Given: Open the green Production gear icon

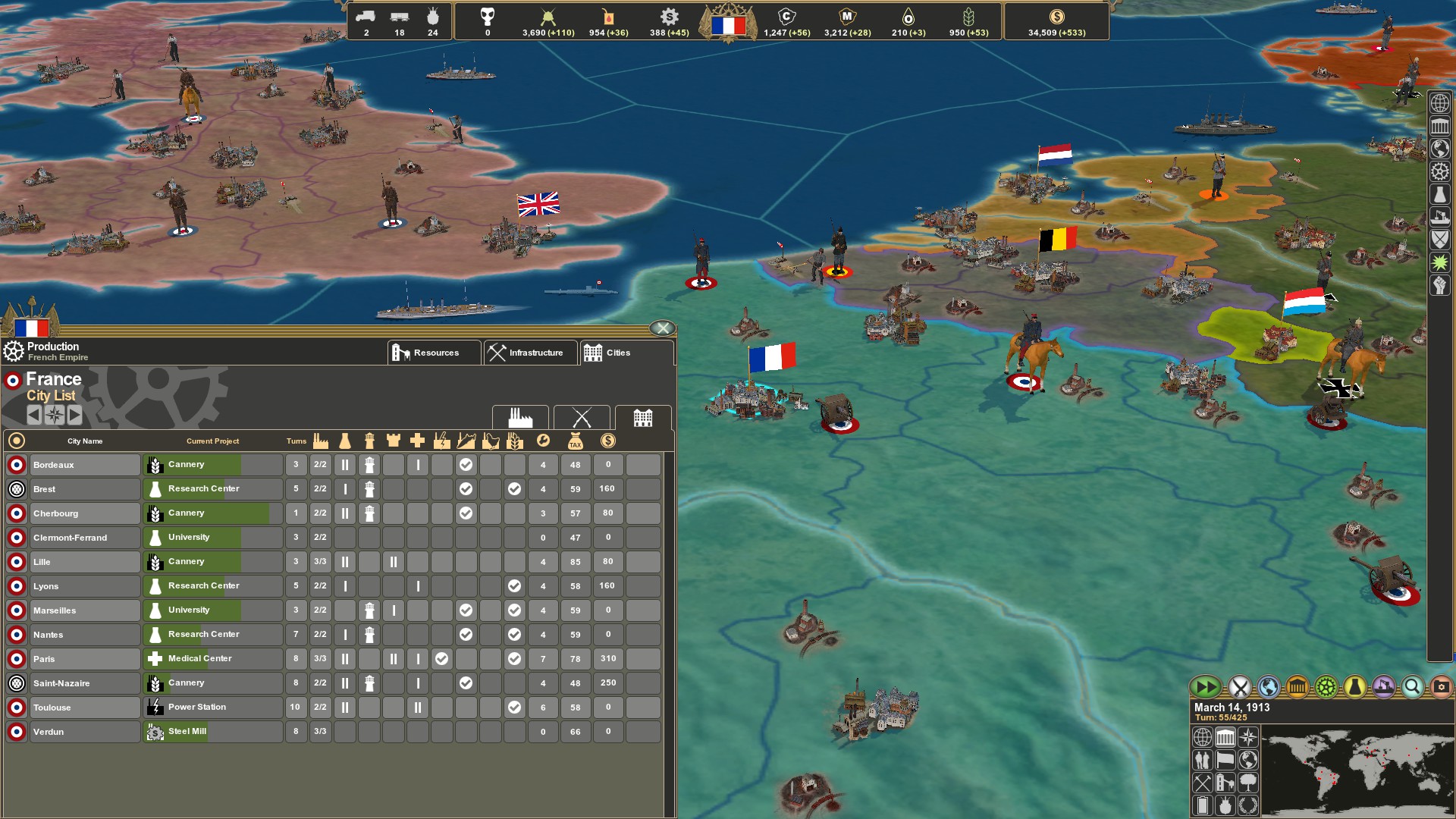Looking at the screenshot, I should [1326, 688].
